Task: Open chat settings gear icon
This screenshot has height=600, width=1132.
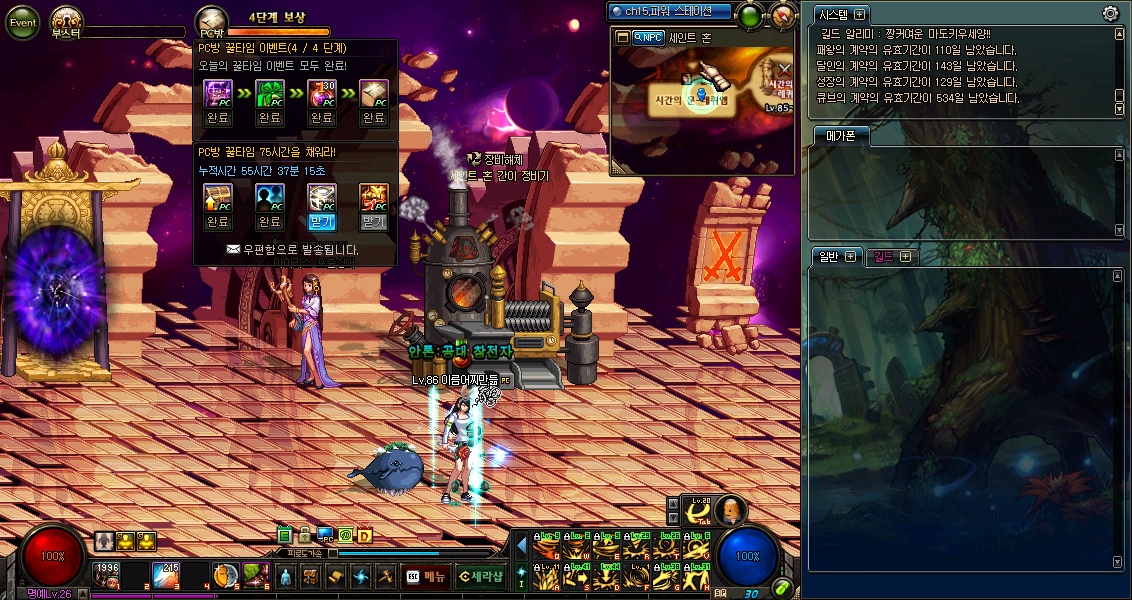Action: pyautogui.click(x=1110, y=13)
